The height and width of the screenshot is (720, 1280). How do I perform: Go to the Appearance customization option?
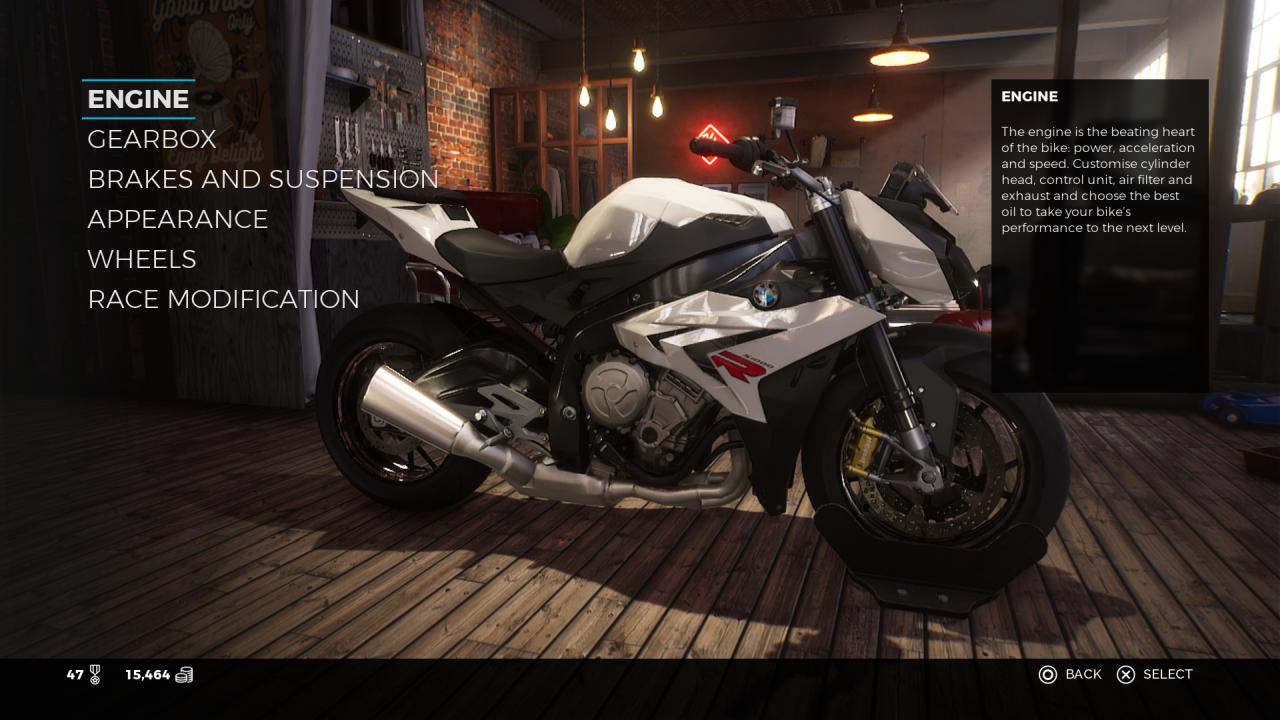[178, 219]
